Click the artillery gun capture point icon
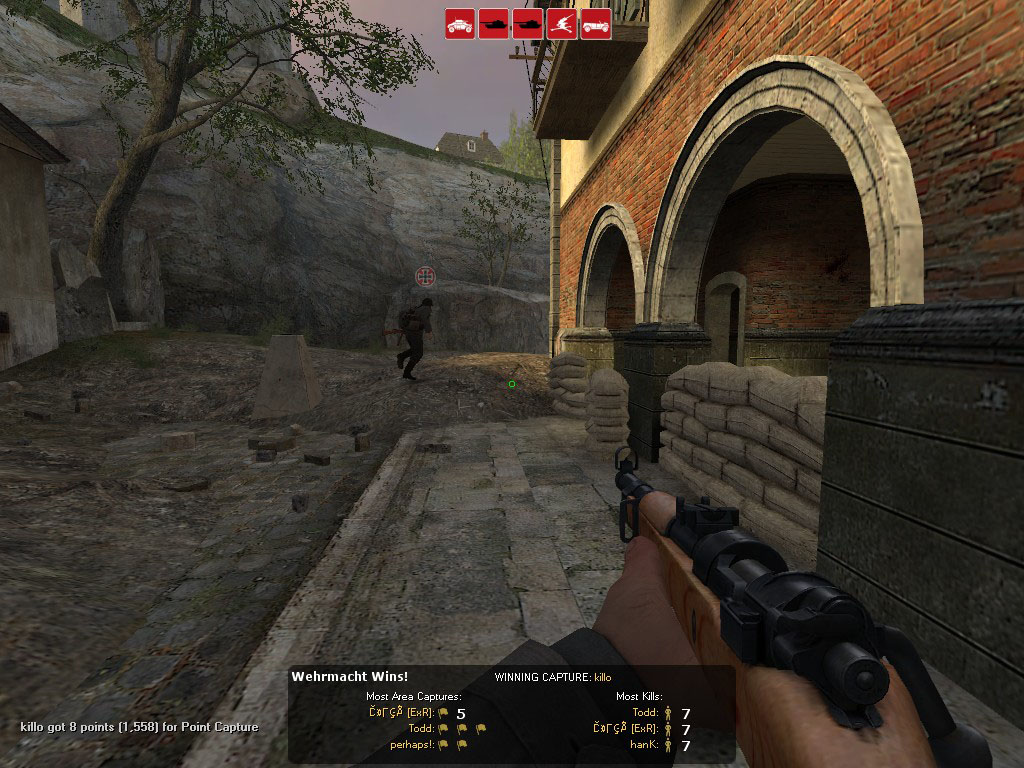This screenshot has width=1024, height=768. click(x=562, y=24)
